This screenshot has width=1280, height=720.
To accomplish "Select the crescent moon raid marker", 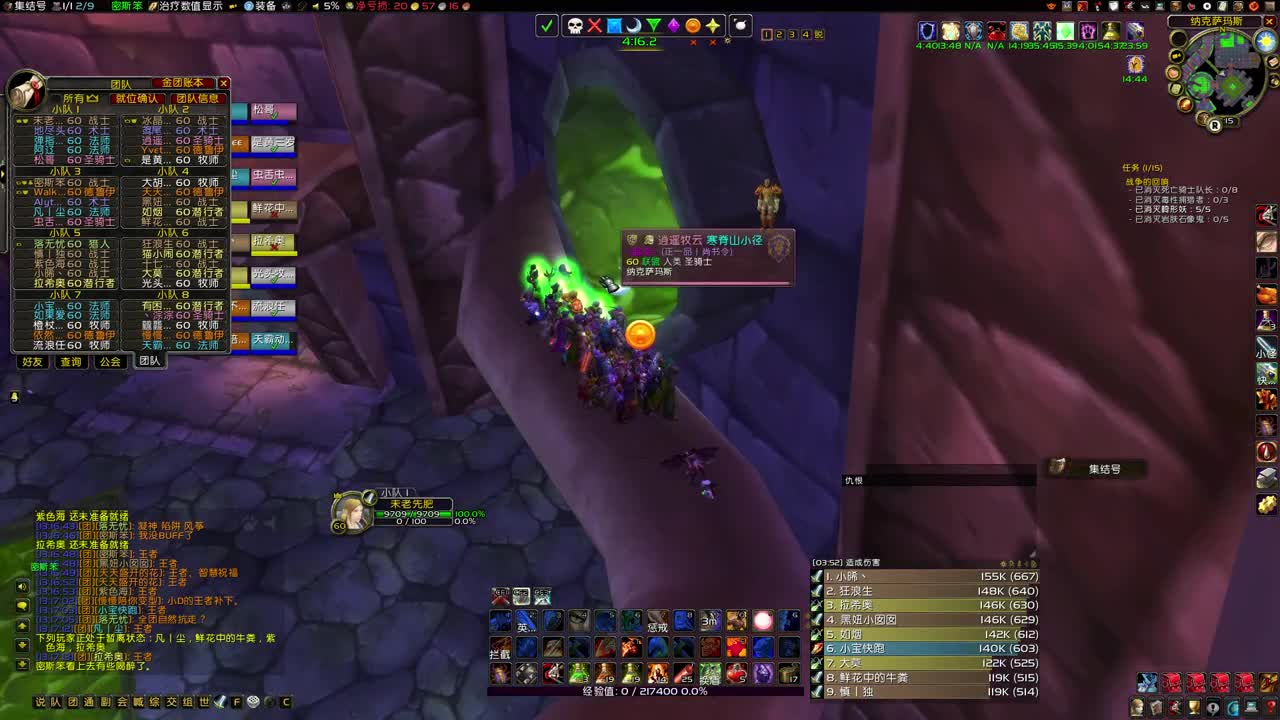I will (634, 25).
